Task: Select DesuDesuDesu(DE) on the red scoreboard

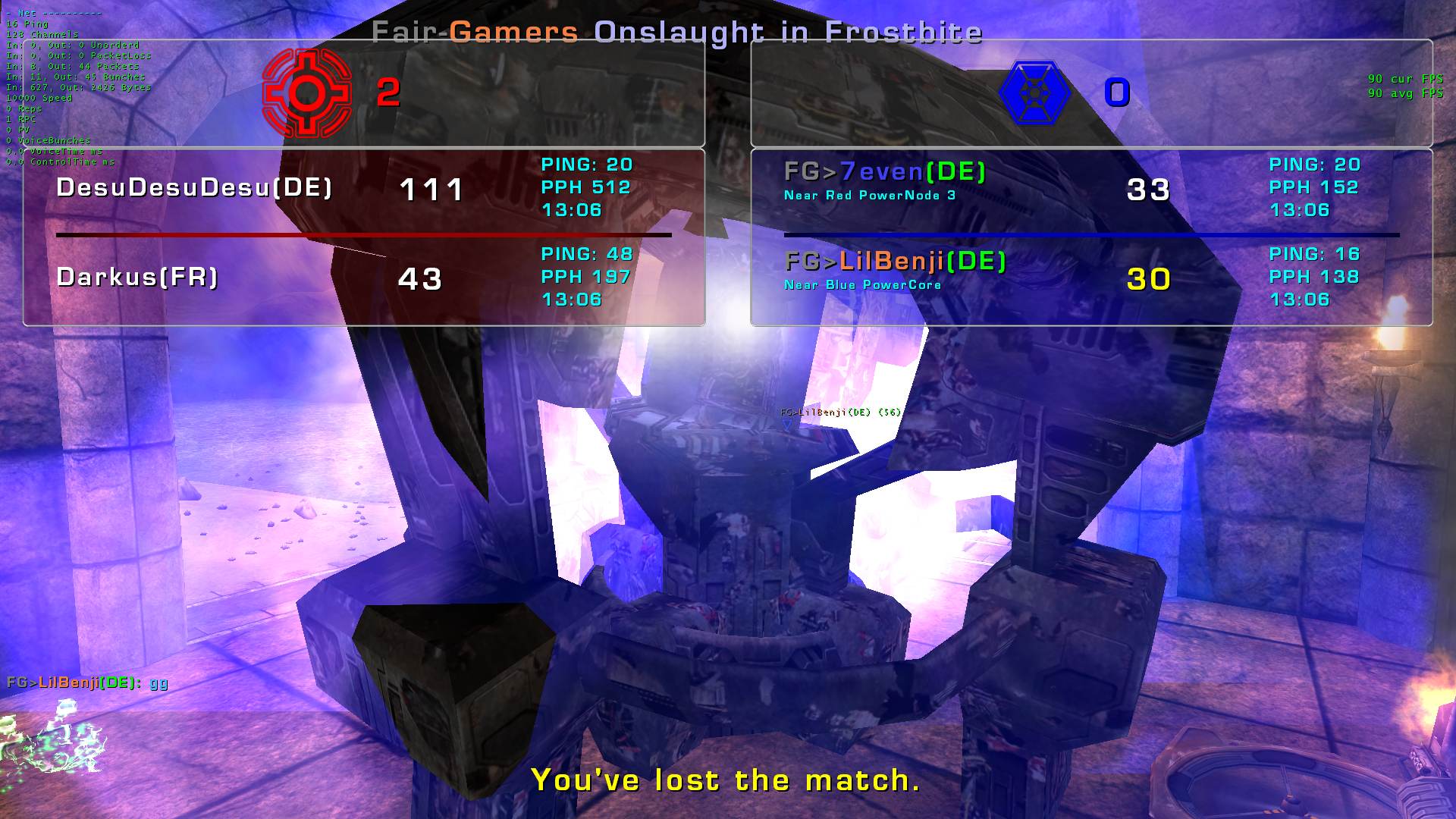Action: 194,188
